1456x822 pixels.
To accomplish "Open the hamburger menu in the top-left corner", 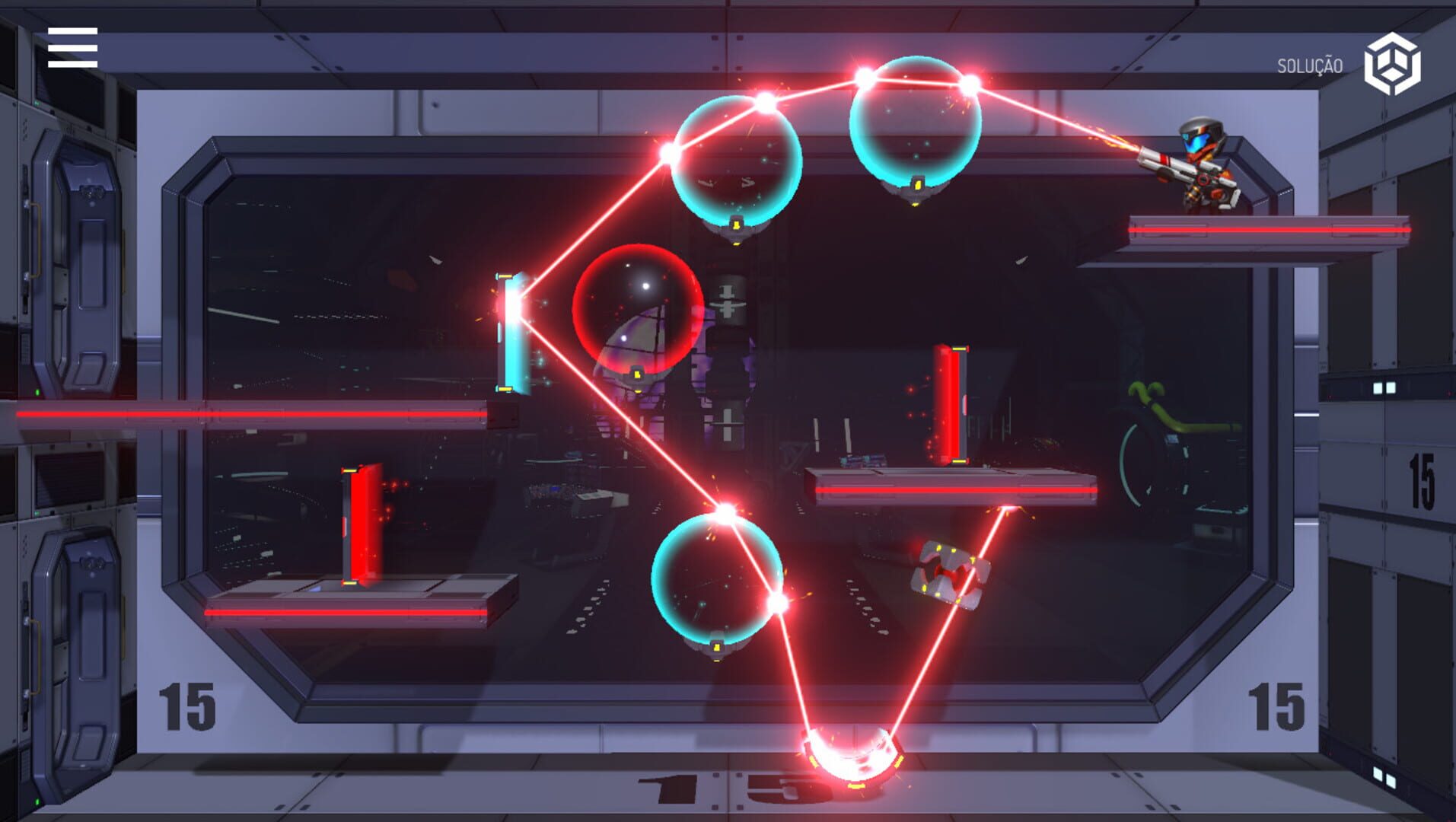I will pos(71,48).
